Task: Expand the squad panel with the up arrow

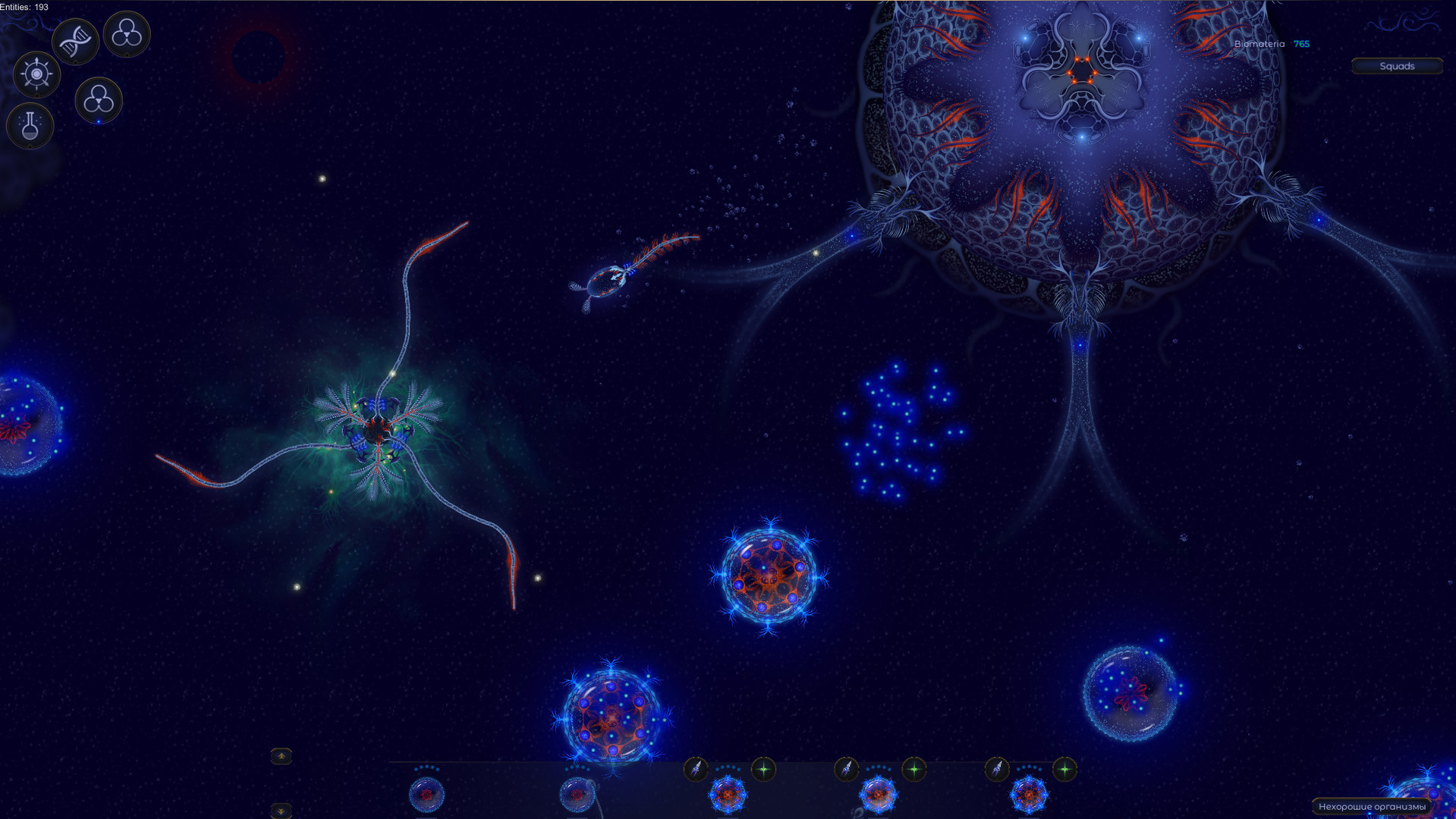Action: coord(281,757)
